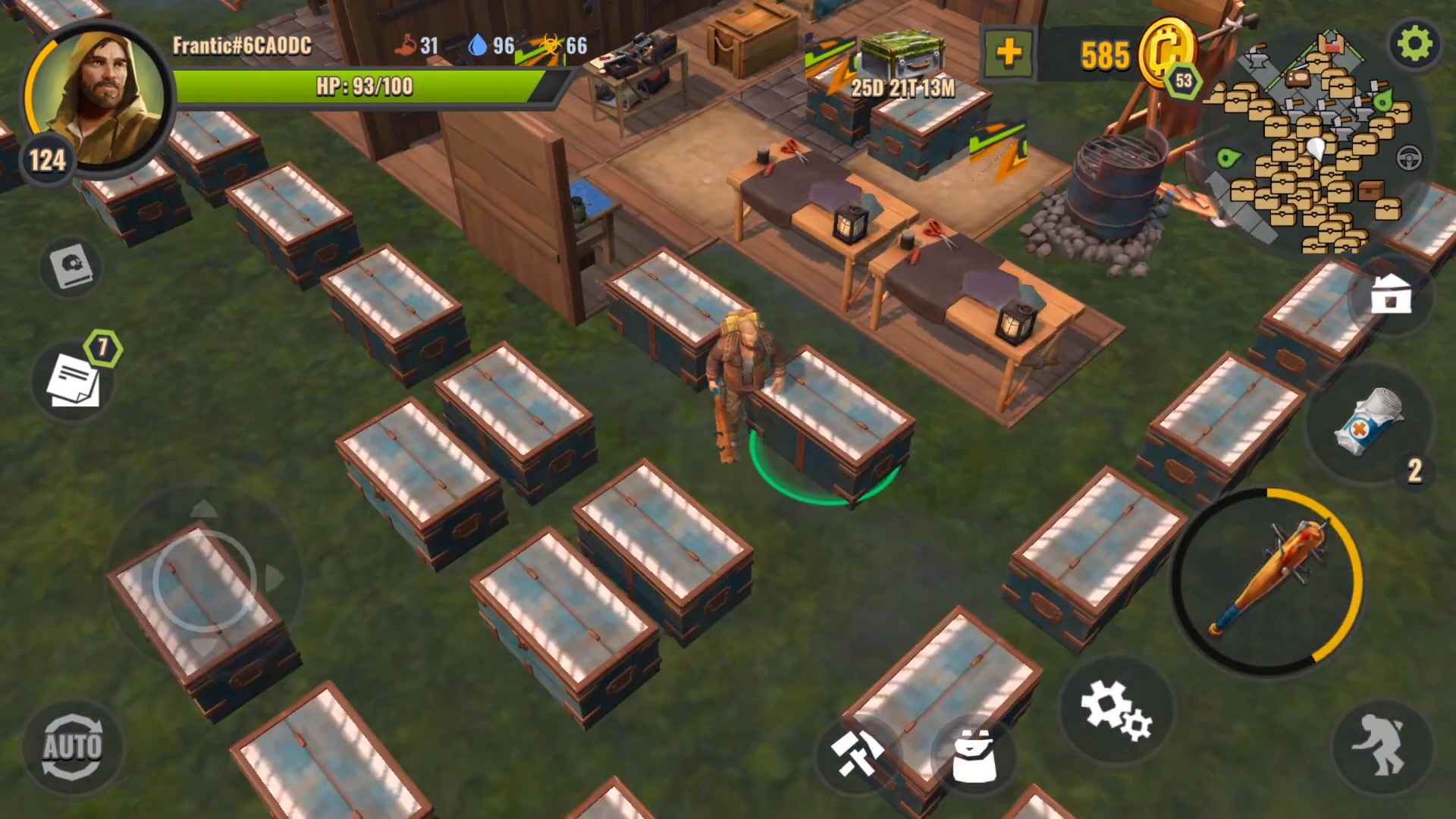1456x819 pixels.
Task: Use the bandage quick slot
Action: [1370, 423]
